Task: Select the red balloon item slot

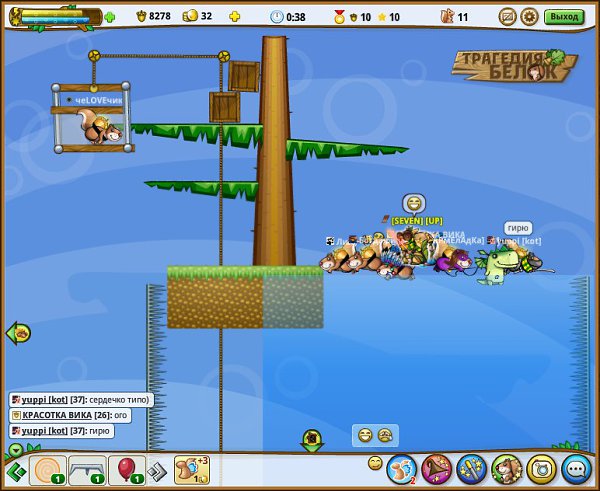Action: click(x=127, y=469)
